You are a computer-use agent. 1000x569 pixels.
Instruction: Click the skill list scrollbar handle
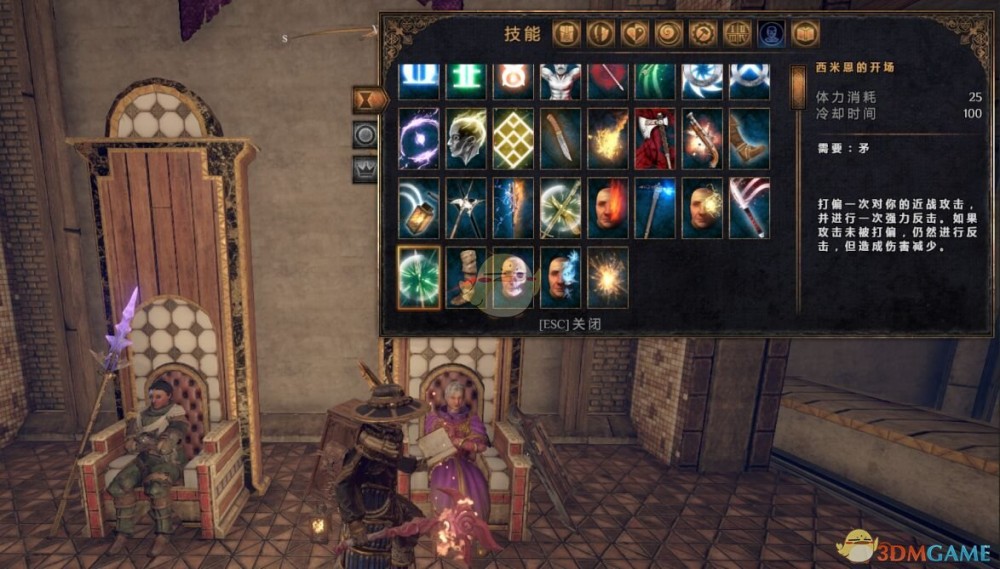click(798, 89)
